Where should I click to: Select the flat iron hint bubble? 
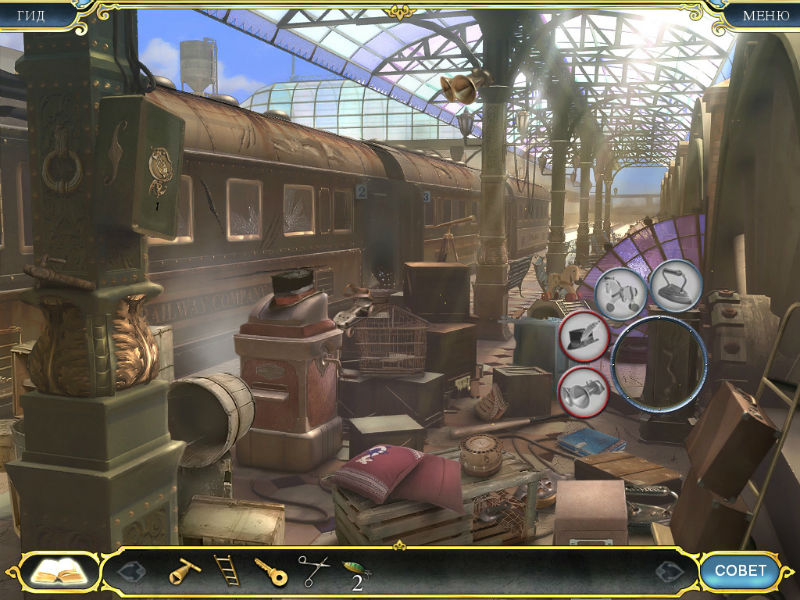[x=676, y=284]
